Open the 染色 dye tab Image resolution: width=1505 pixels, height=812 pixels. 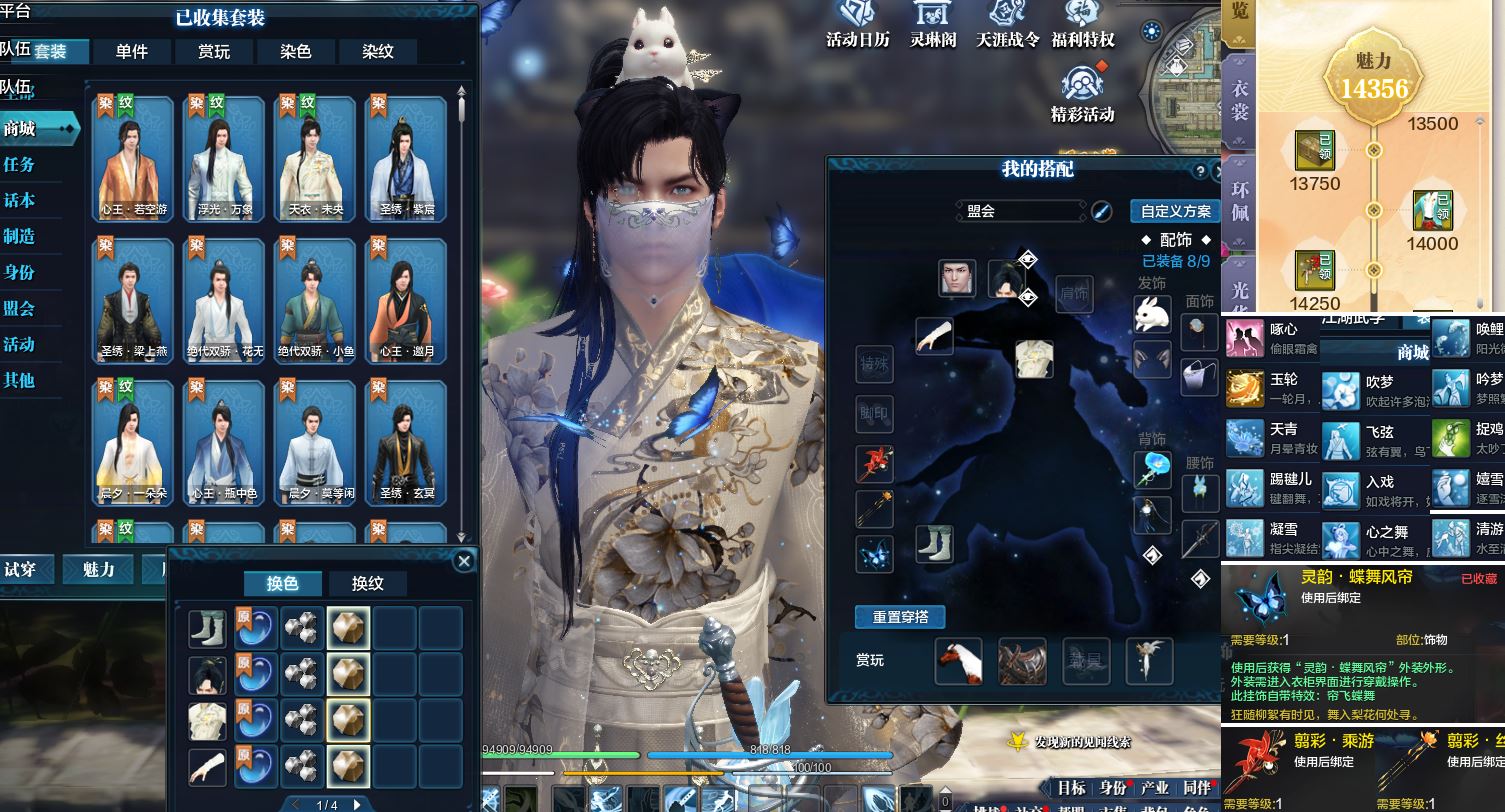(296, 52)
